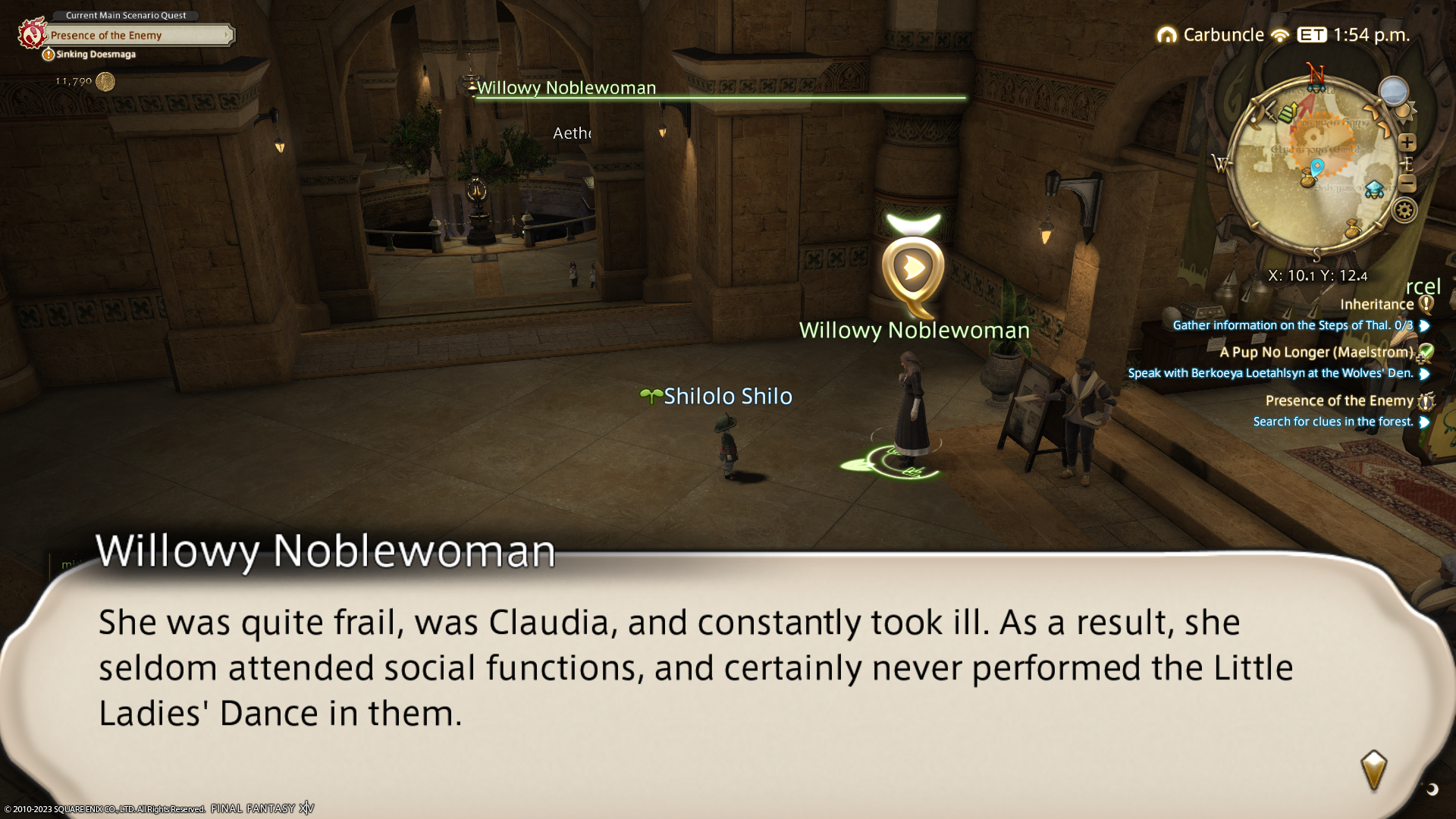Select Presence of the Enemy in the duty list
The width and height of the screenshot is (1456, 819).
tap(1339, 400)
